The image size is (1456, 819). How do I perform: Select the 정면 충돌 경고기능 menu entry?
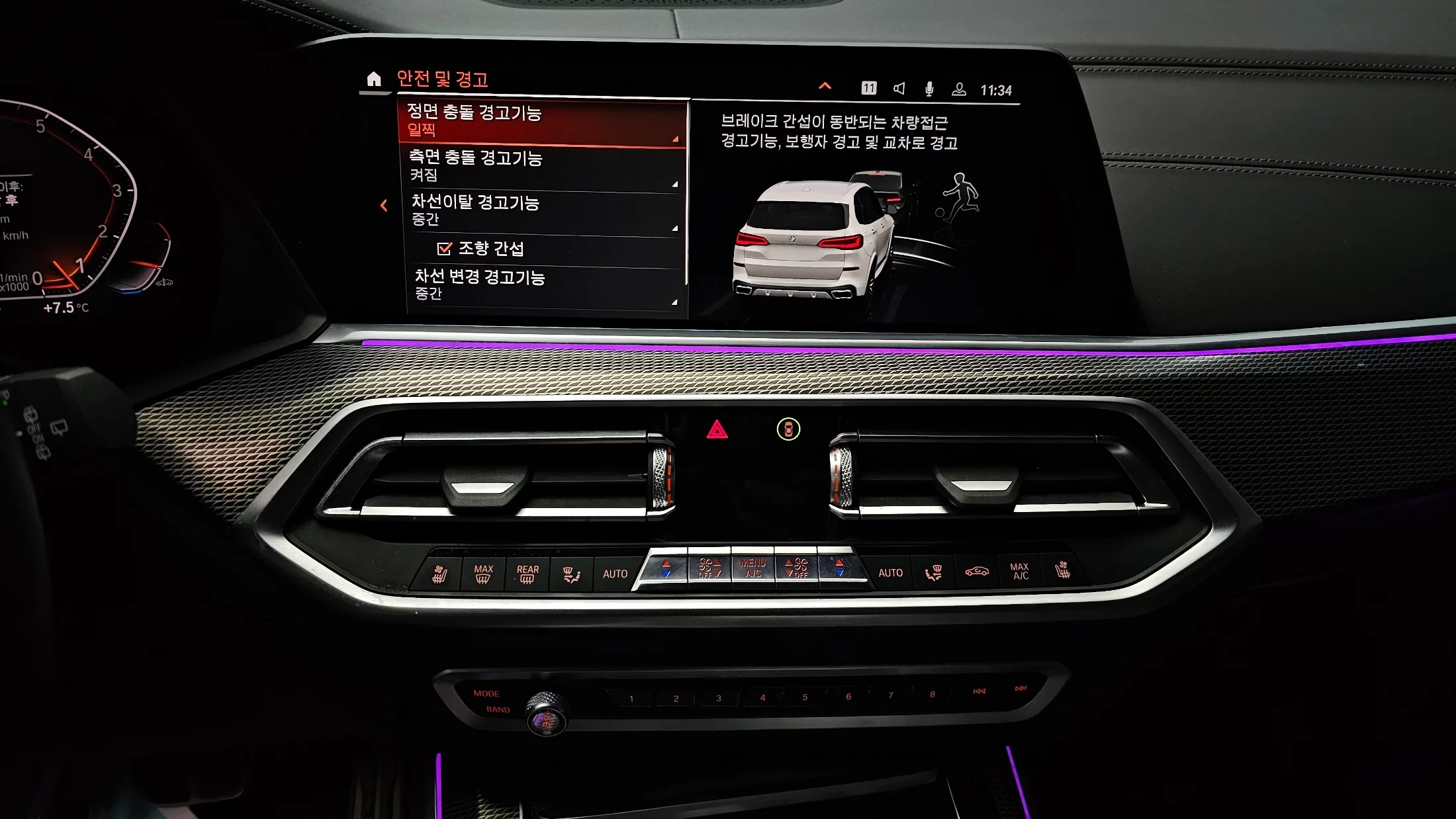(x=541, y=122)
